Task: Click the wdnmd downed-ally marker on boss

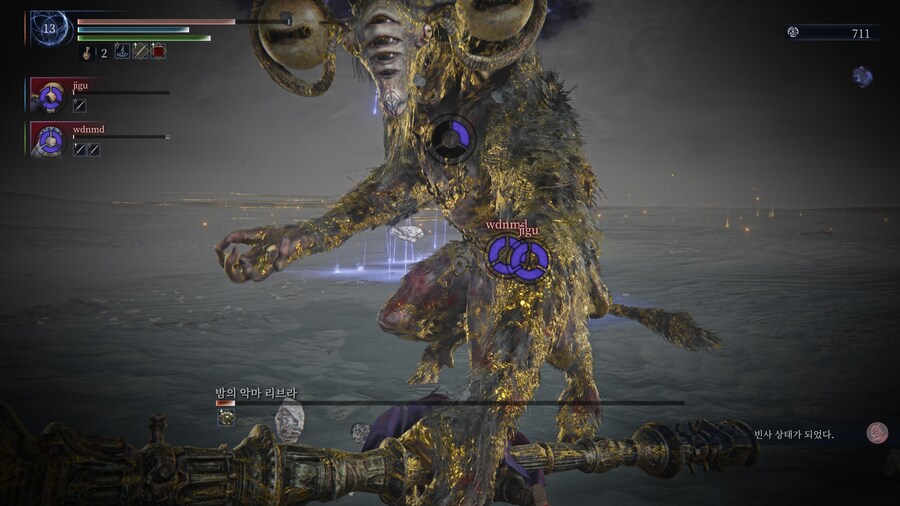Action: [503, 257]
